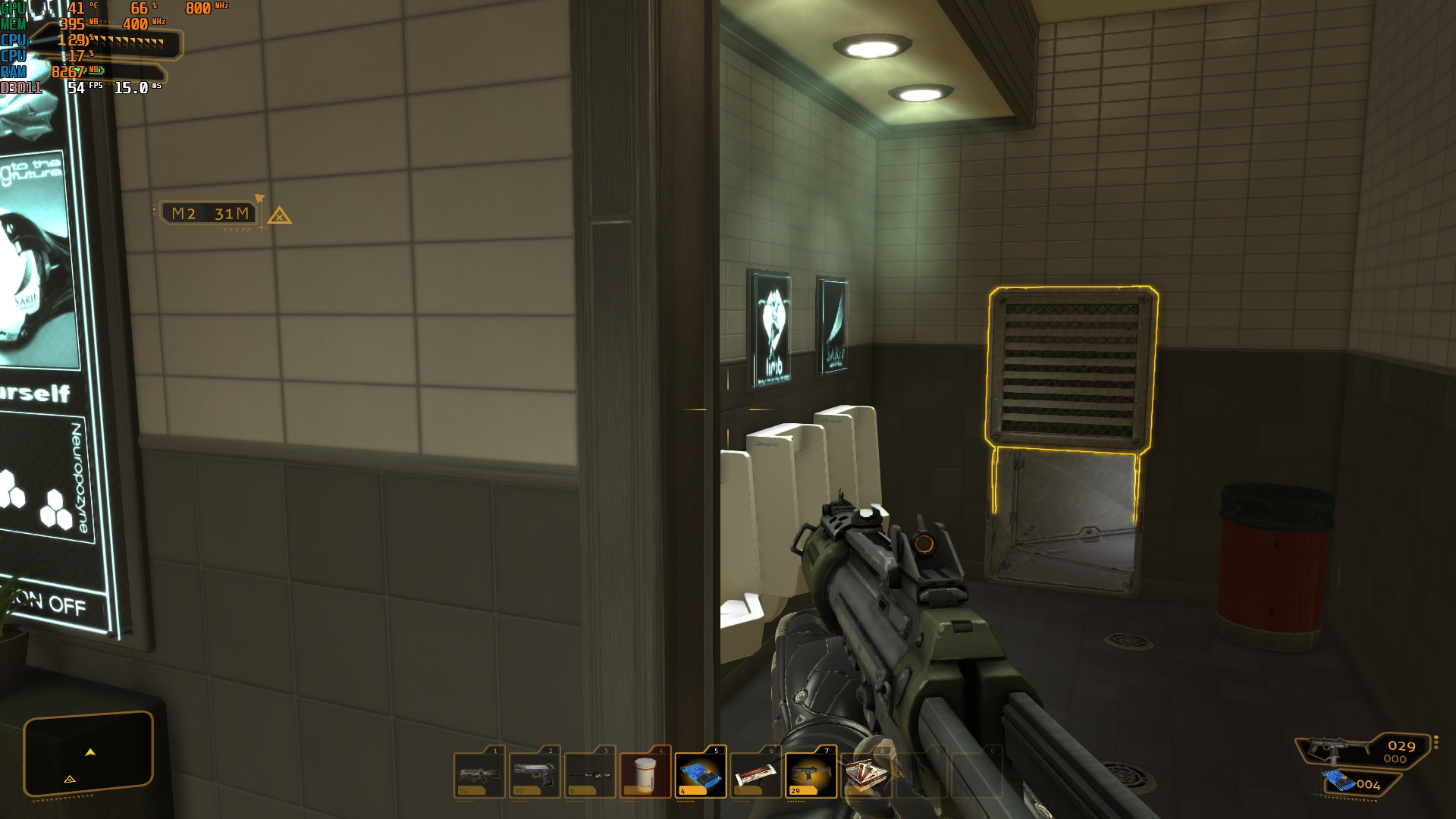Select the boxed item in hotbar slot 8
Screen dimensions: 1456x819
(865, 773)
